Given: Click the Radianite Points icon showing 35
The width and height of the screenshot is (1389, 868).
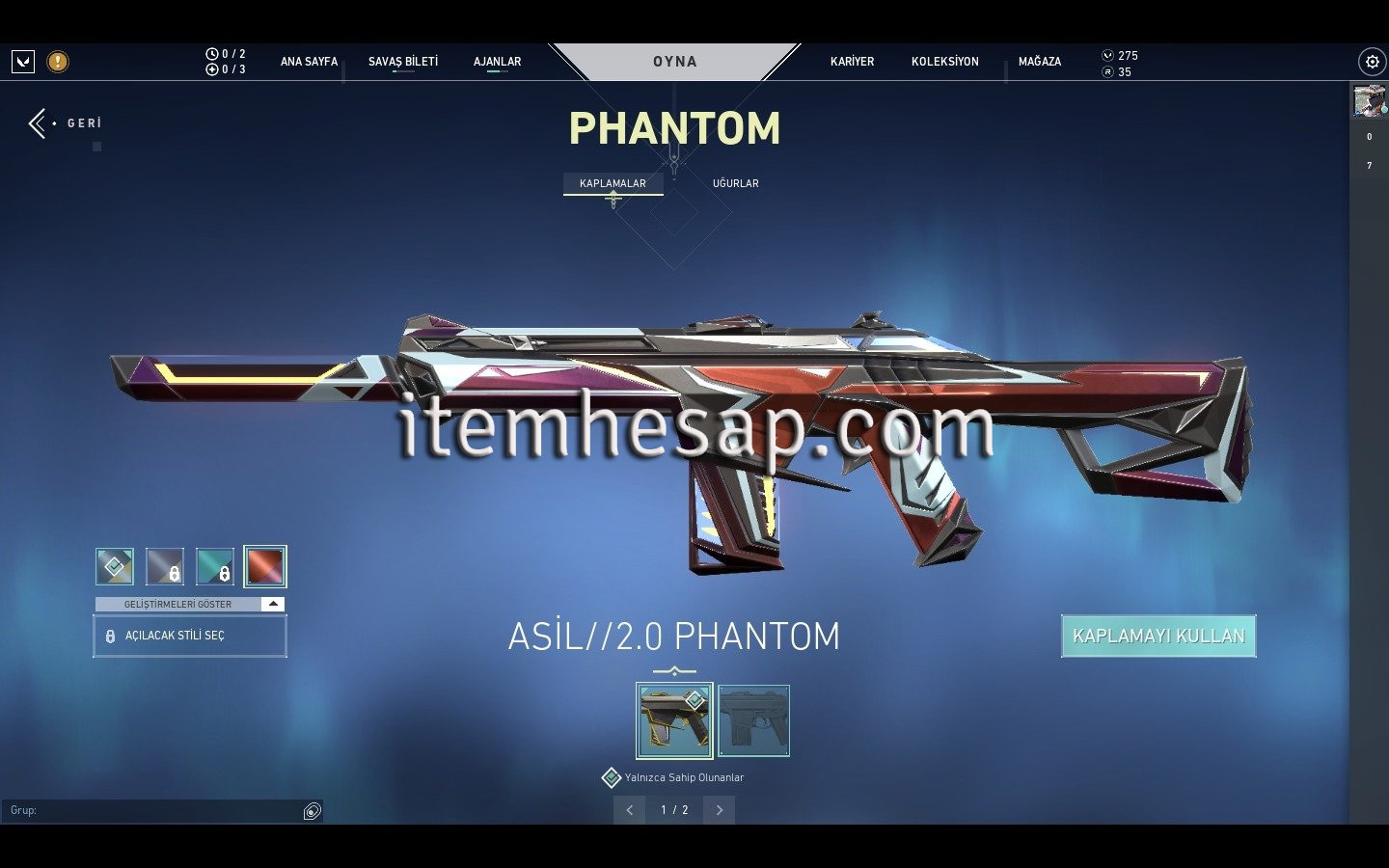Looking at the screenshot, I should pos(1106,71).
